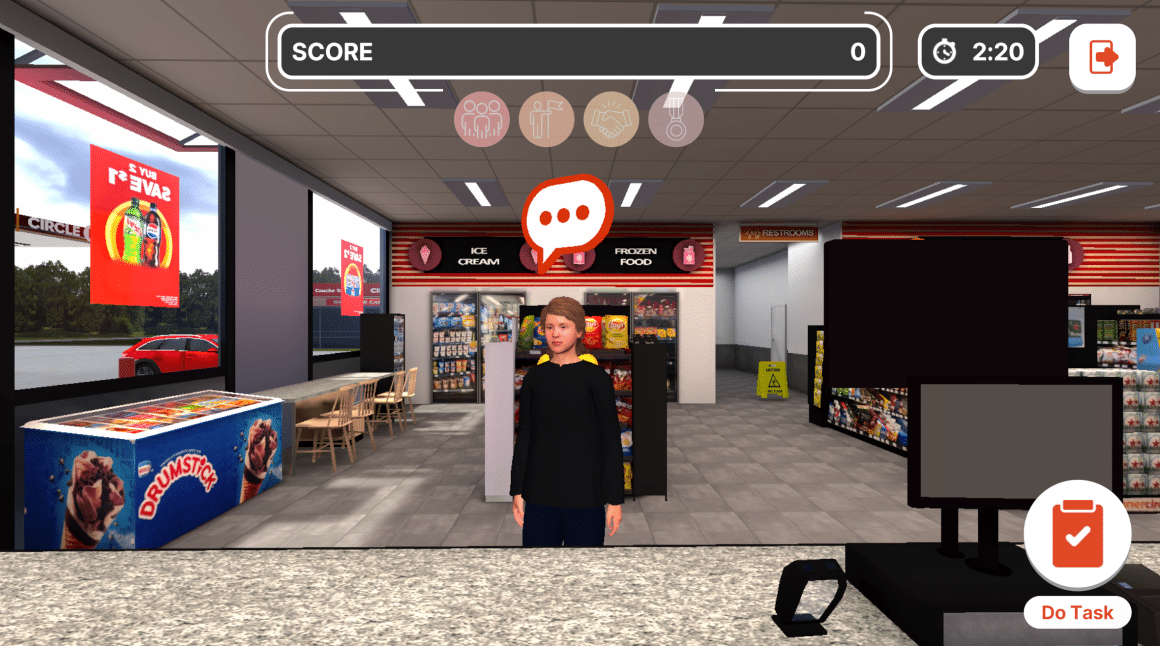The image size is (1160, 646).
Task: Activate the handshake icon
Action: pos(611,120)
